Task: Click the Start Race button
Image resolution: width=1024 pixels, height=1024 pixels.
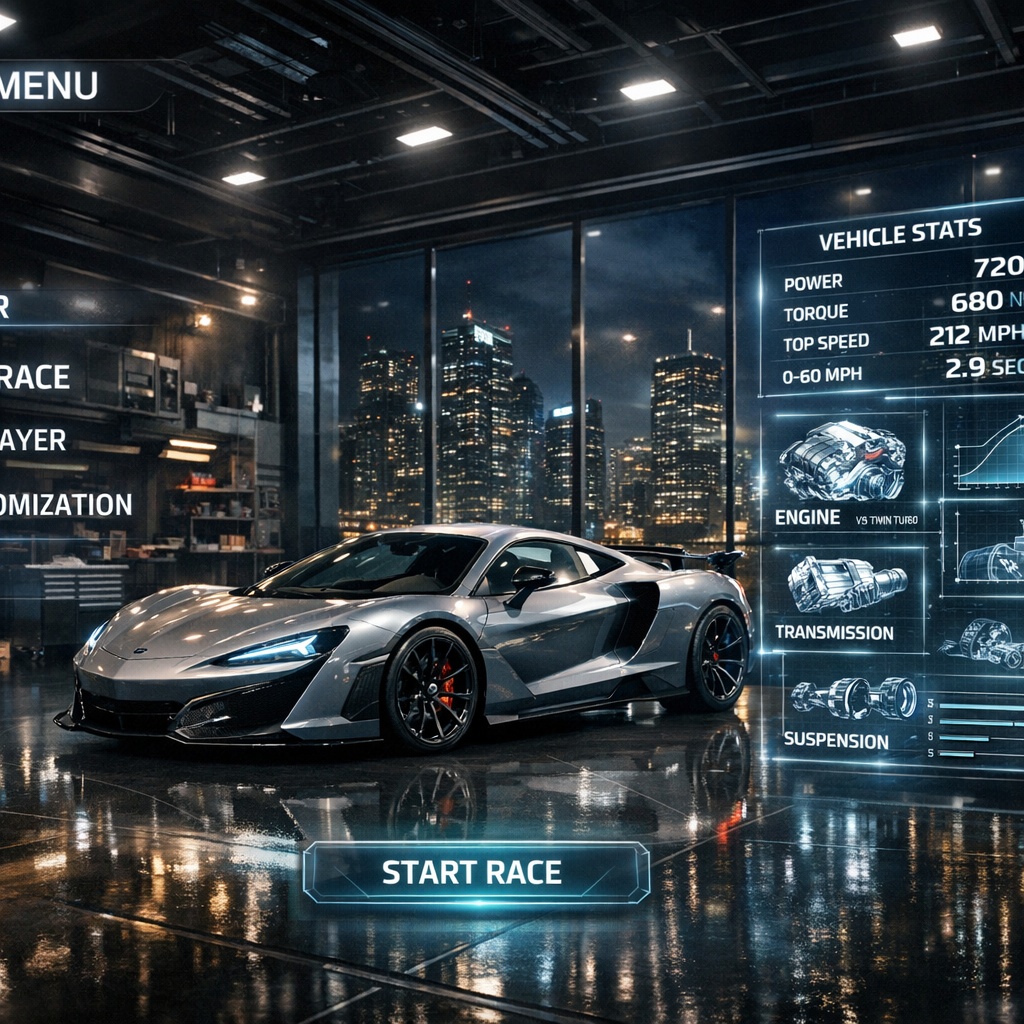Action: coord(476,872)
